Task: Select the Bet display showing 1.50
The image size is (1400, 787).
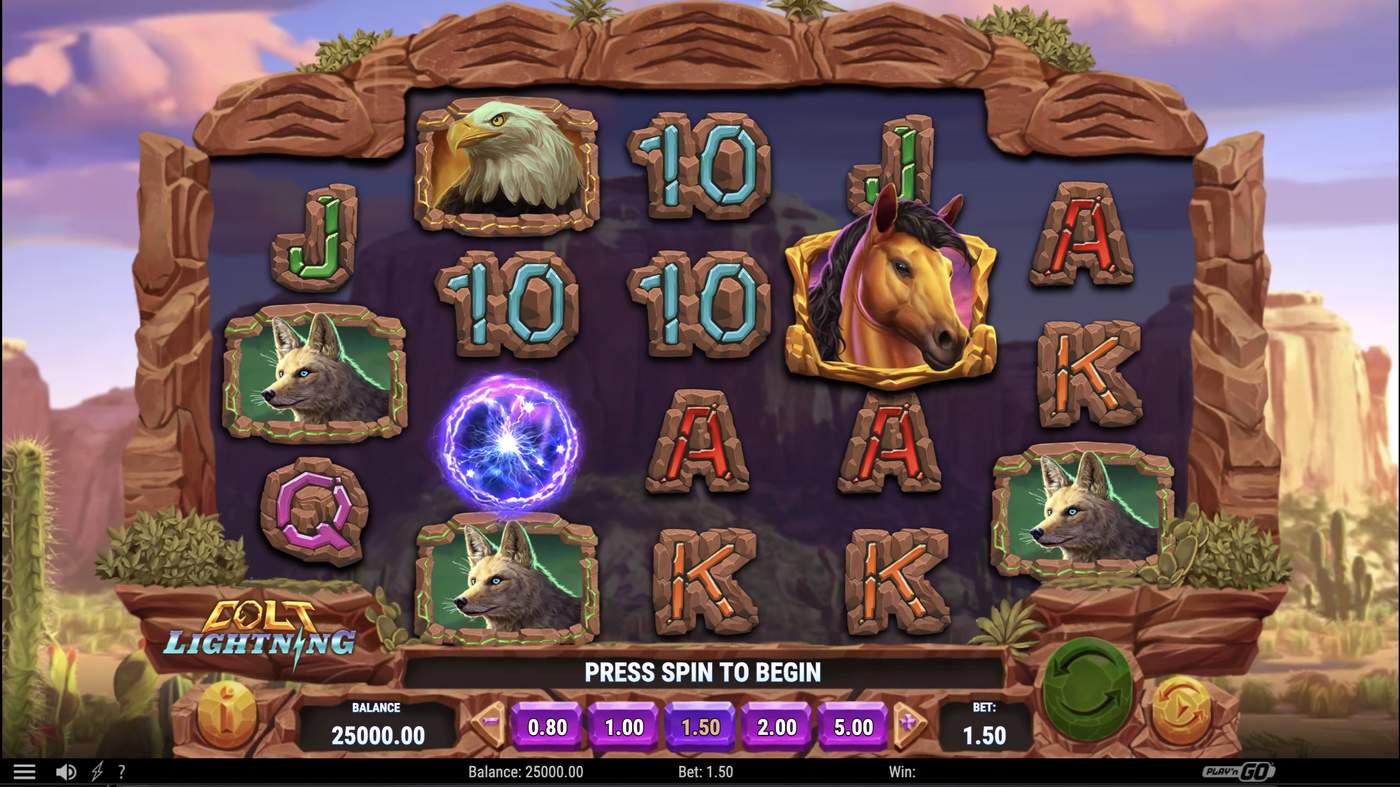Action: click(983, 725)
